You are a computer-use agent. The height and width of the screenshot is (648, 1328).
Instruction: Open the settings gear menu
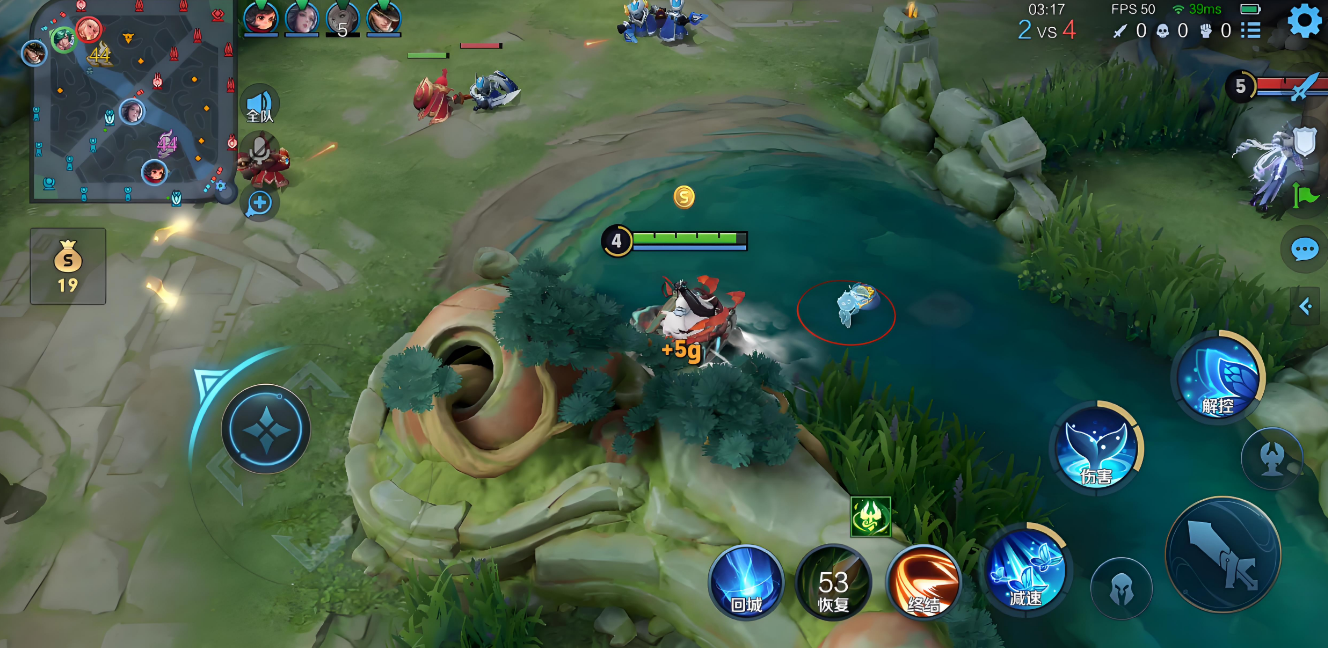[1304, 21]
